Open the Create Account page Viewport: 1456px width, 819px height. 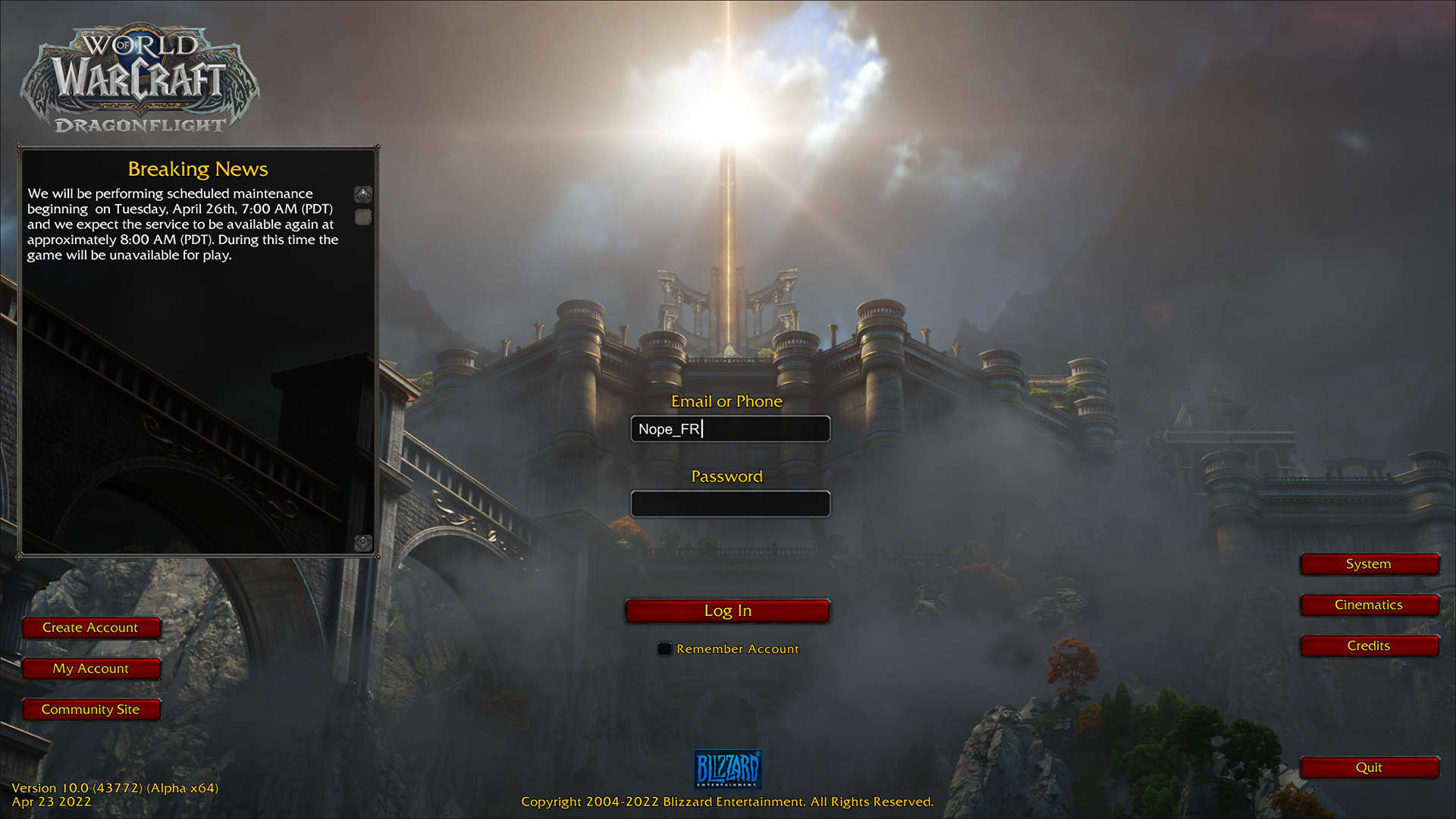pyautogui.click(x=91, y=627)
